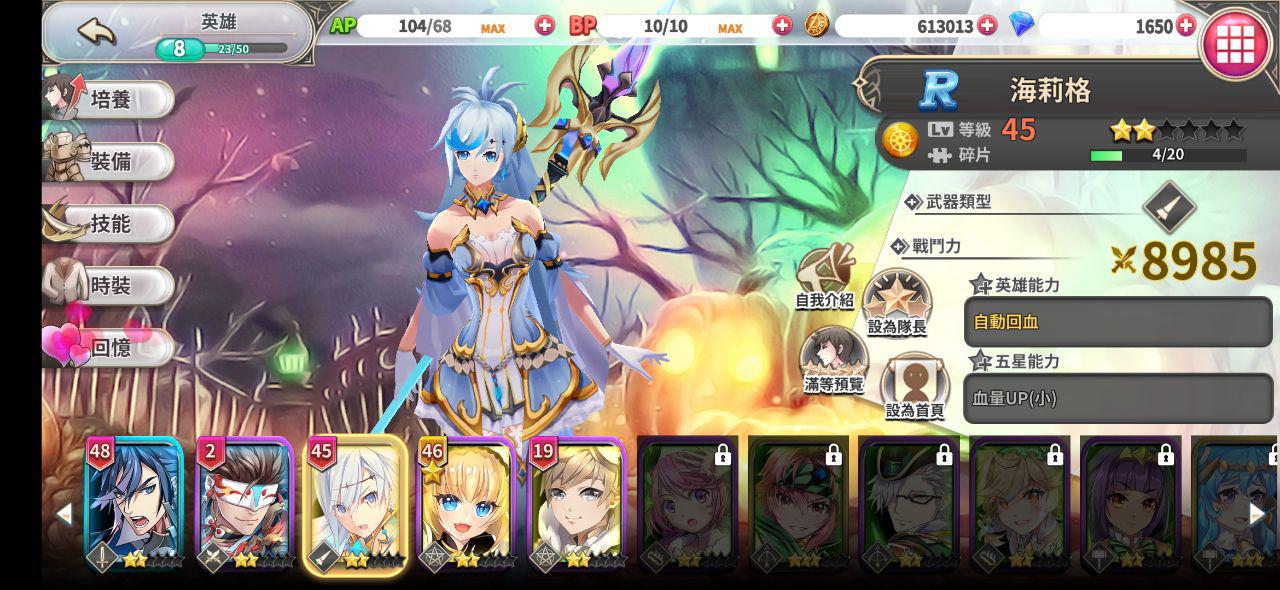The width and height of the screenshot is (1280, 590).
Task: Show next heroes with the right arrow
Action: (x=1257, y=514)
